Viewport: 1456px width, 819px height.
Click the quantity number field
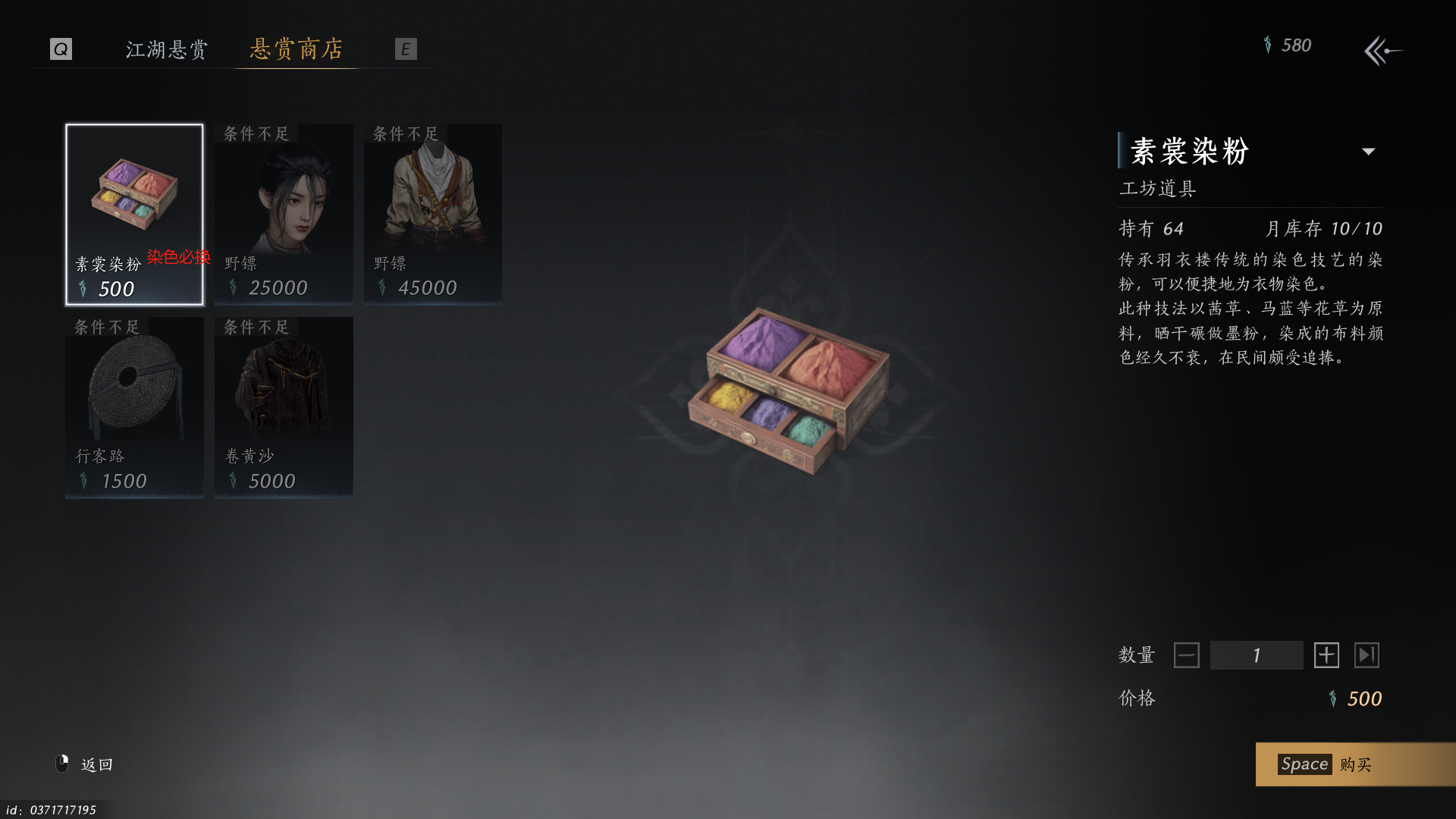tap(1257, 655)
